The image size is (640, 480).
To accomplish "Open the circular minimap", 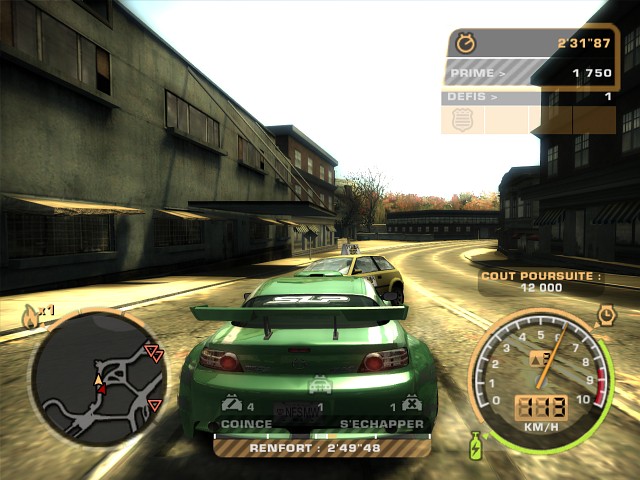I will pos(98,378).
